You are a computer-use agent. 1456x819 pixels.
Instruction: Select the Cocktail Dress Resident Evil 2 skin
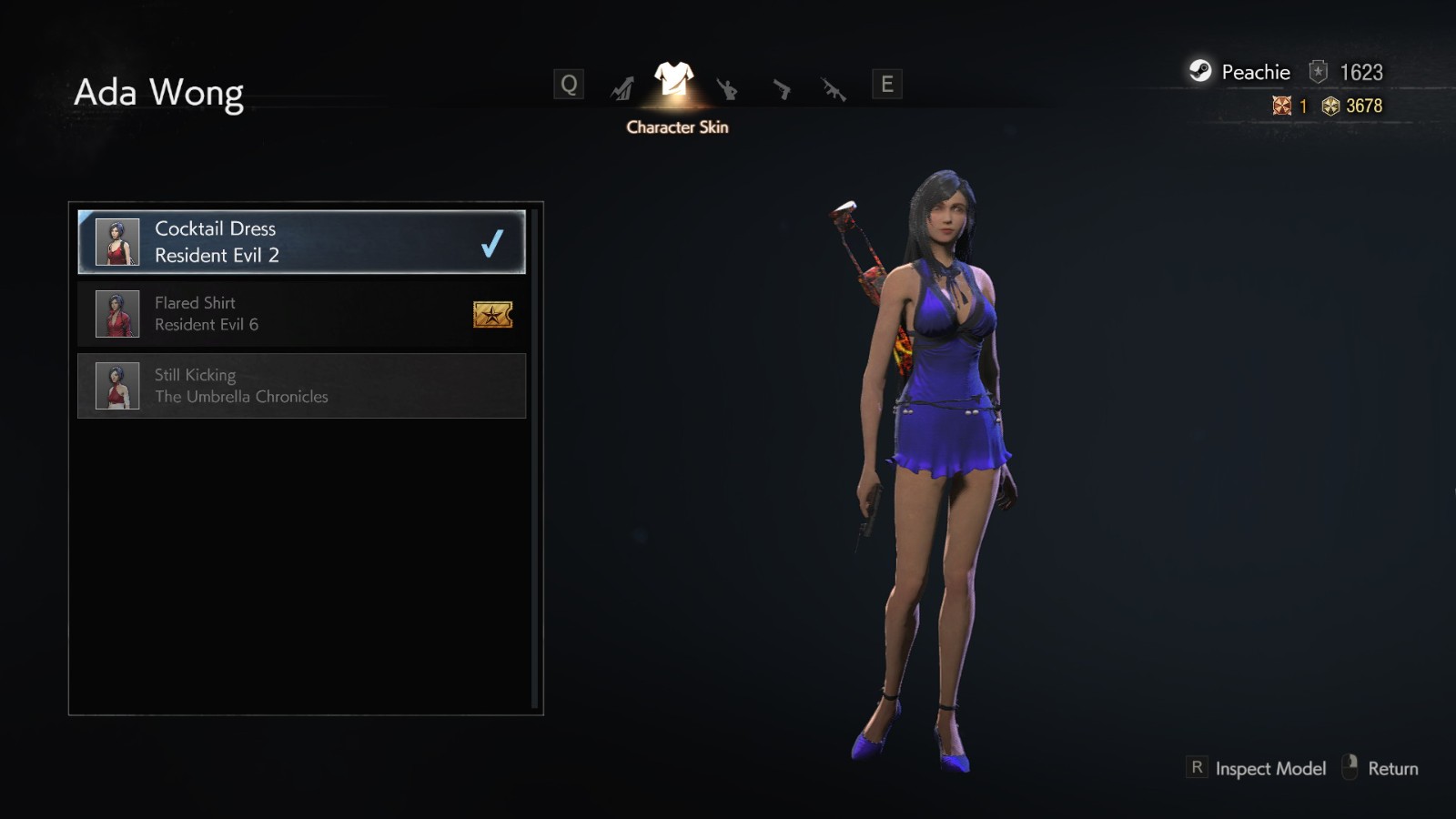[300, 242]
